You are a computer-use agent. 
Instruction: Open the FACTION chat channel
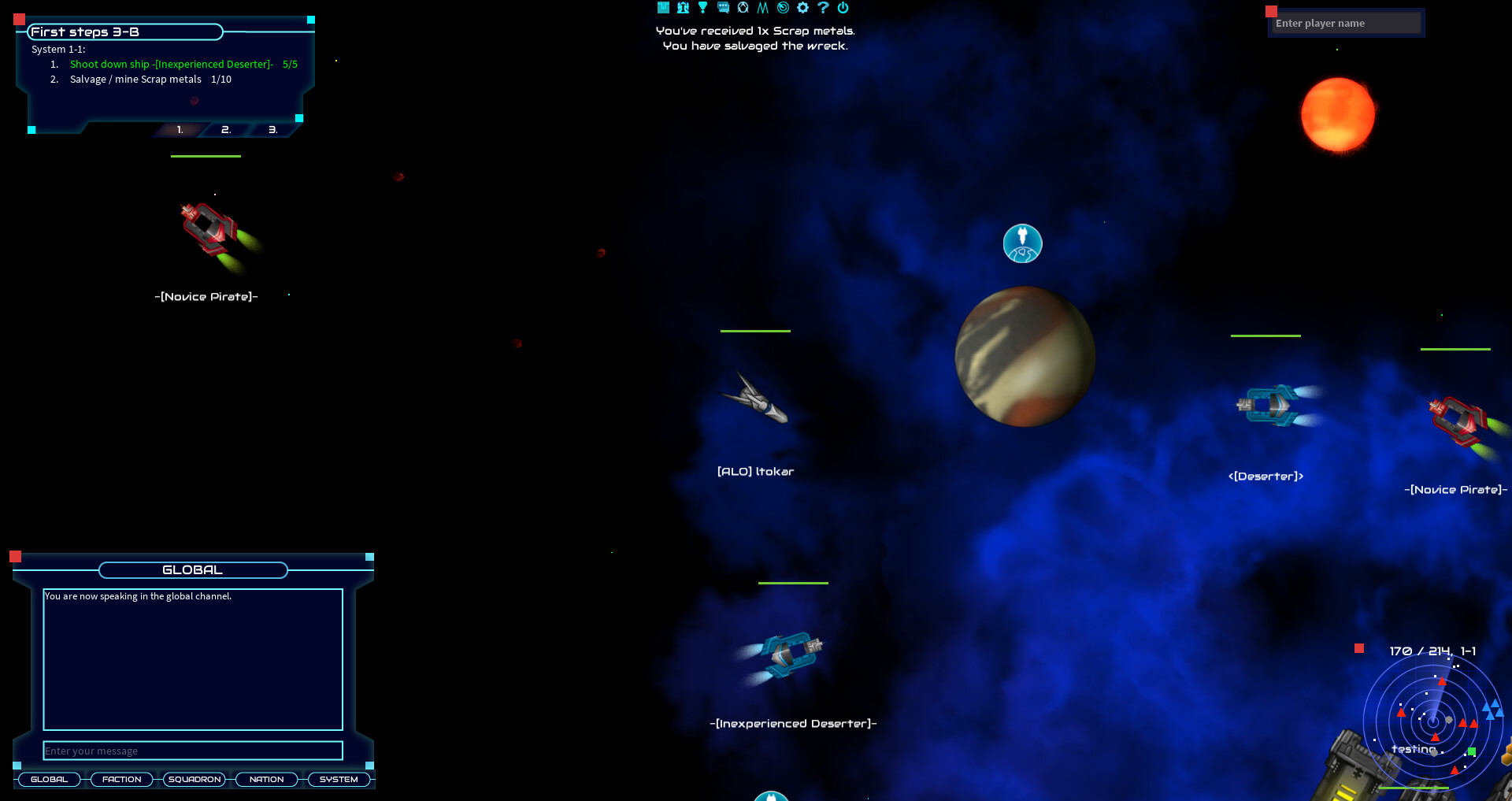121,779
